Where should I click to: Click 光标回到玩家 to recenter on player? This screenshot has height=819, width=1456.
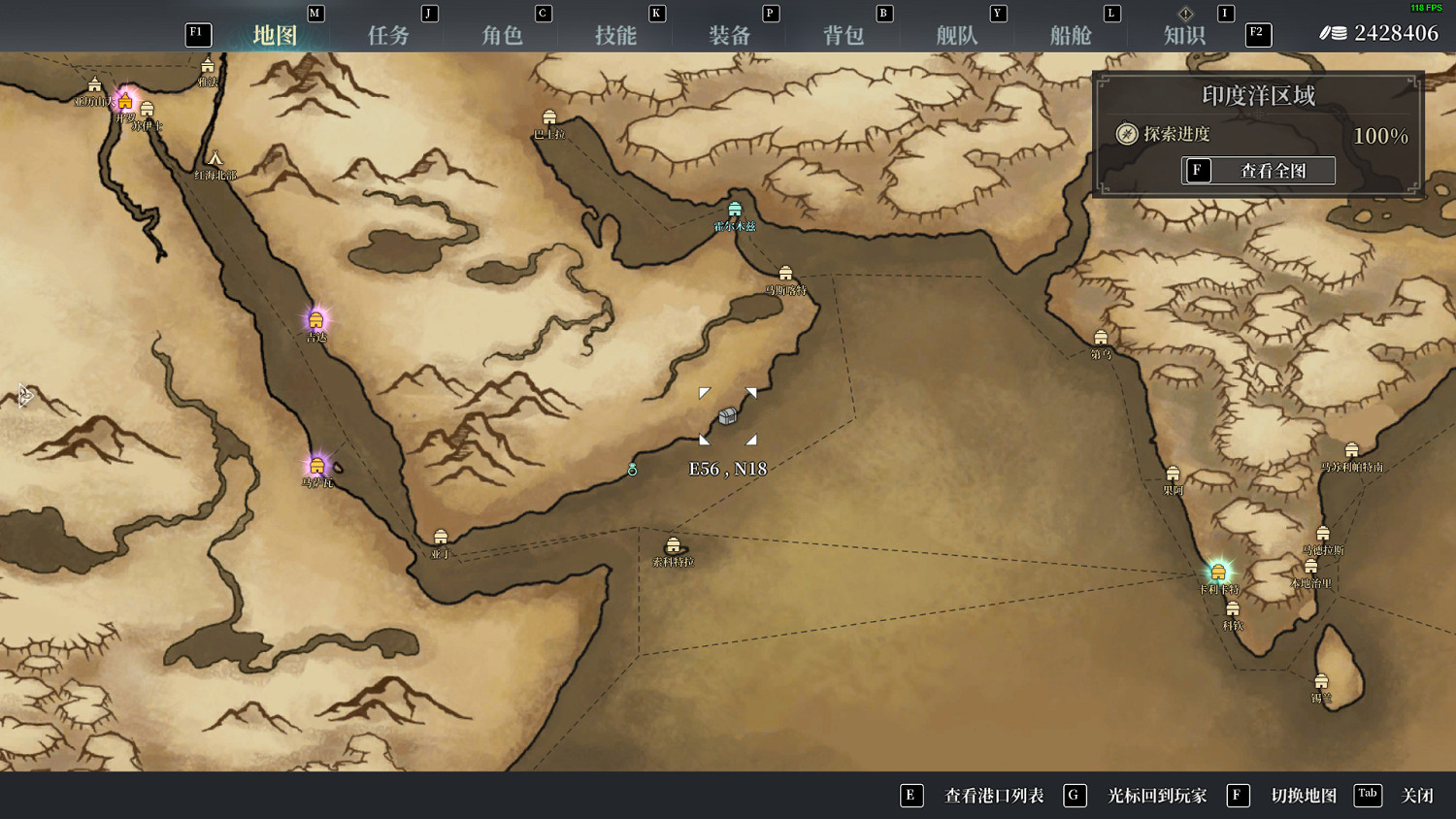coord(1156,796)
